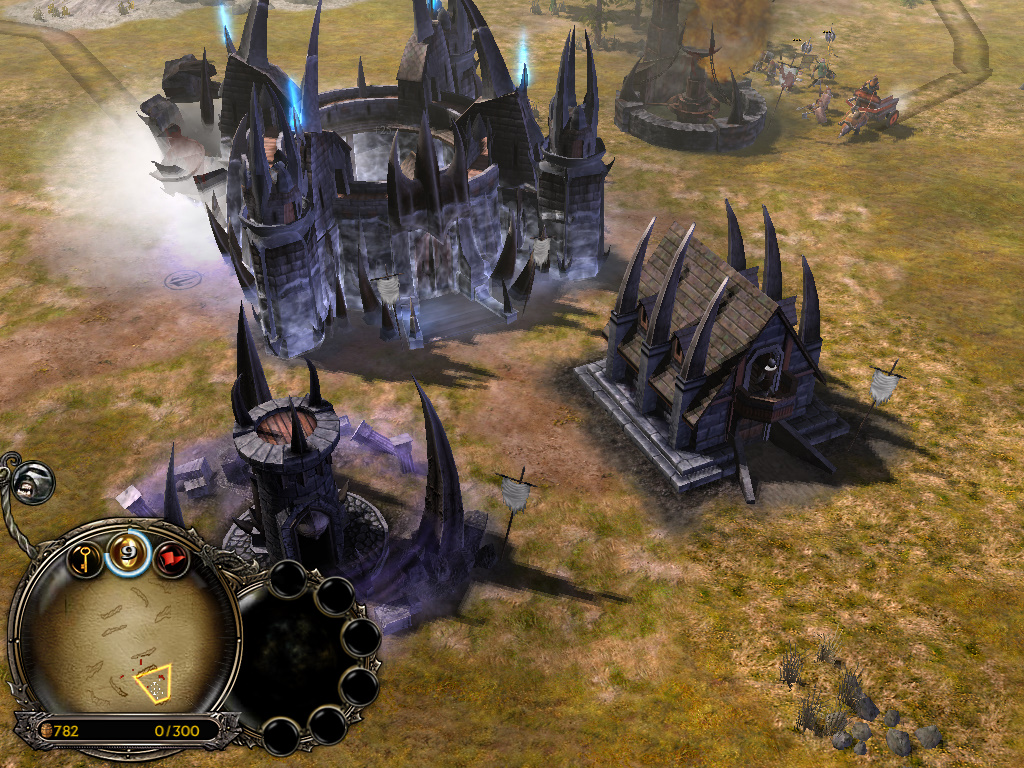This screenshot has height=768, width=1024.
Task: Open the power points ring with number 9
Action: 128,553
